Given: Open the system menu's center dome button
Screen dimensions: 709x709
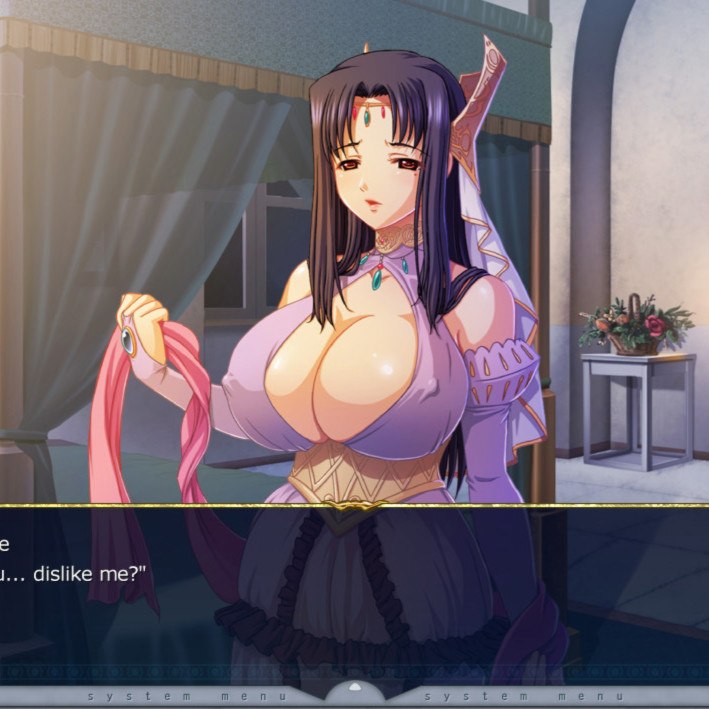Looking at the screenshot, I should (354, 691).
